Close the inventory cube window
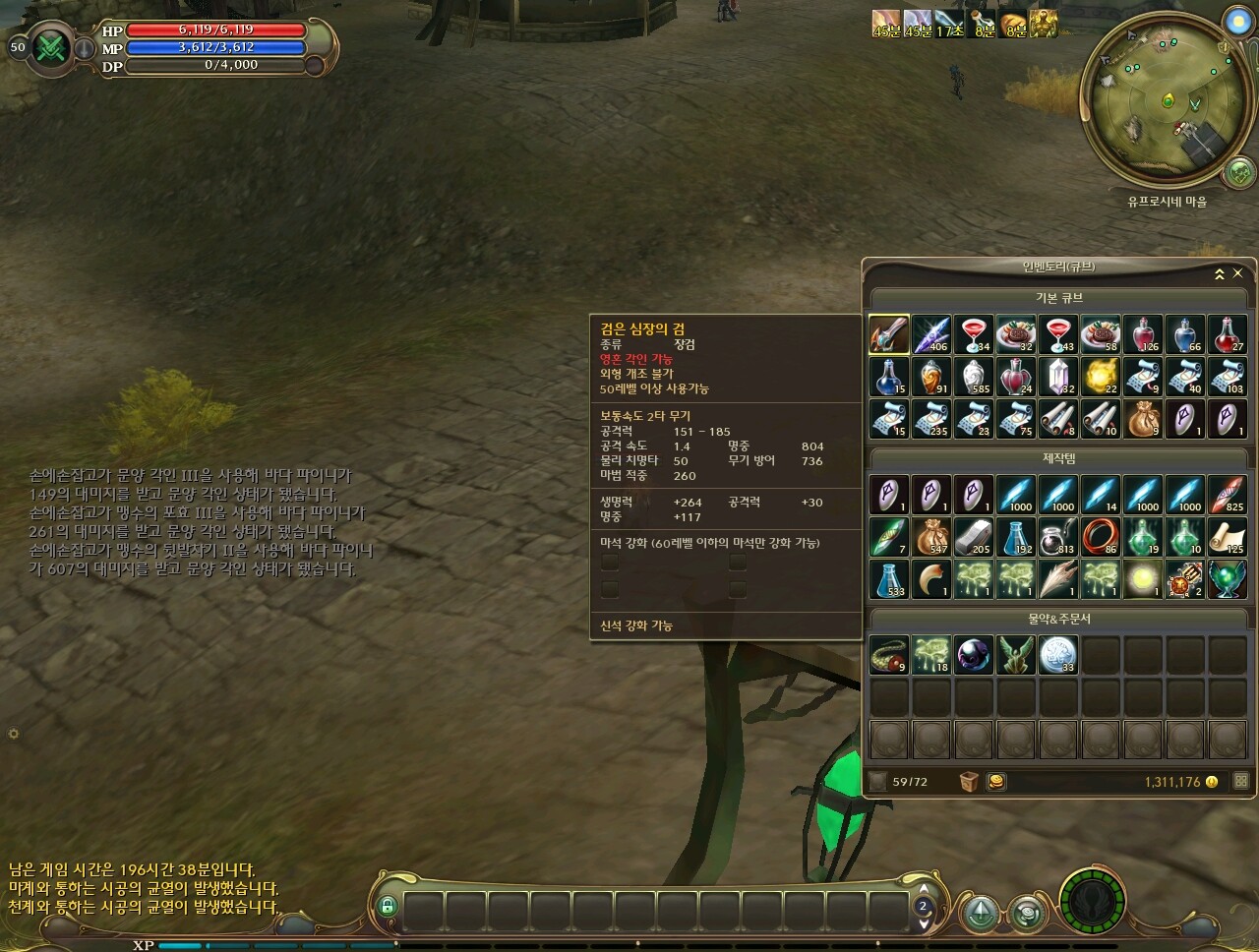Screen dimensions: 1259x952 [x=1237, y=273]
